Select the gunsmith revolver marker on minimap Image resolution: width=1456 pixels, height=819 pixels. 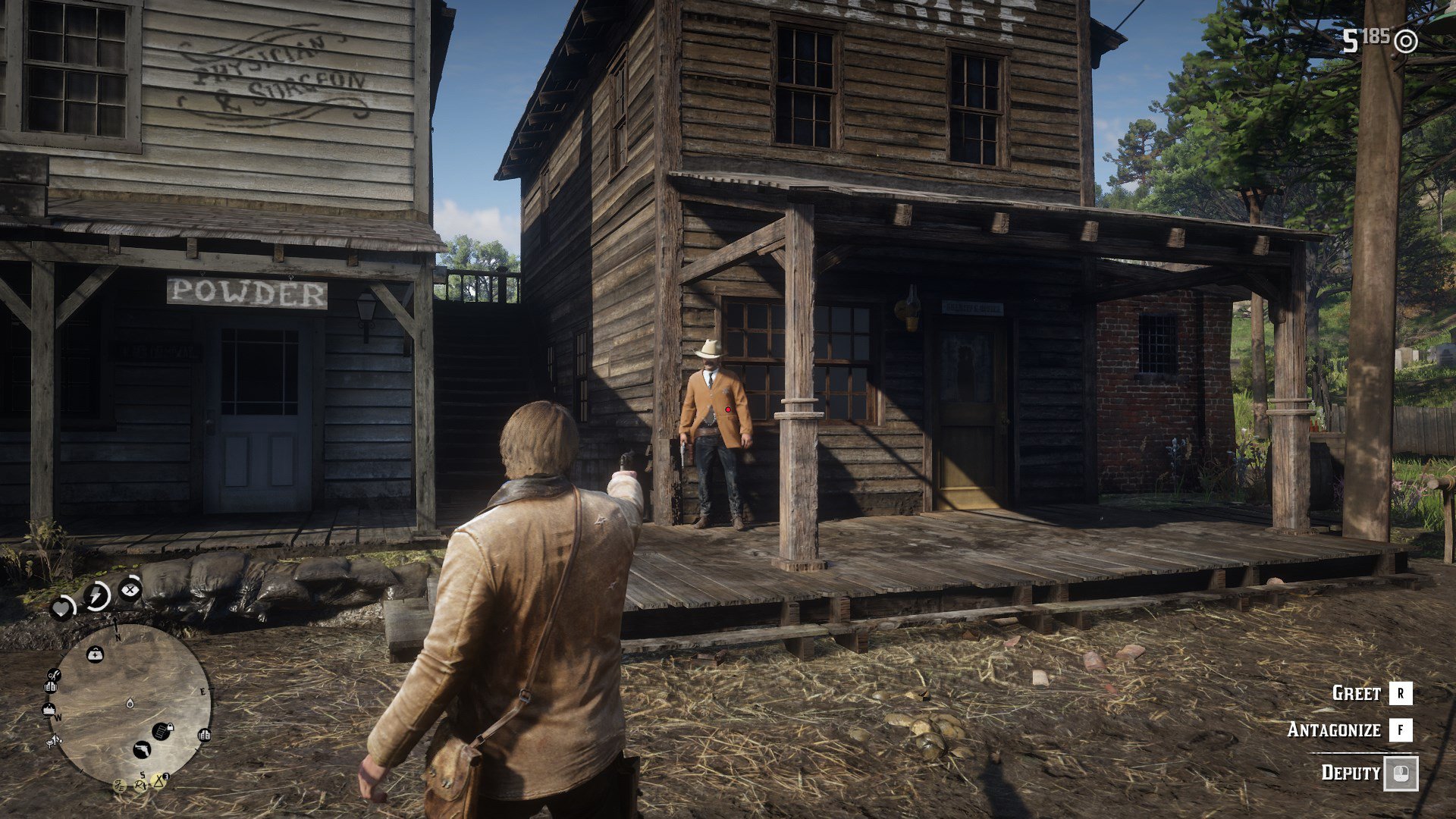click(142, 749)
